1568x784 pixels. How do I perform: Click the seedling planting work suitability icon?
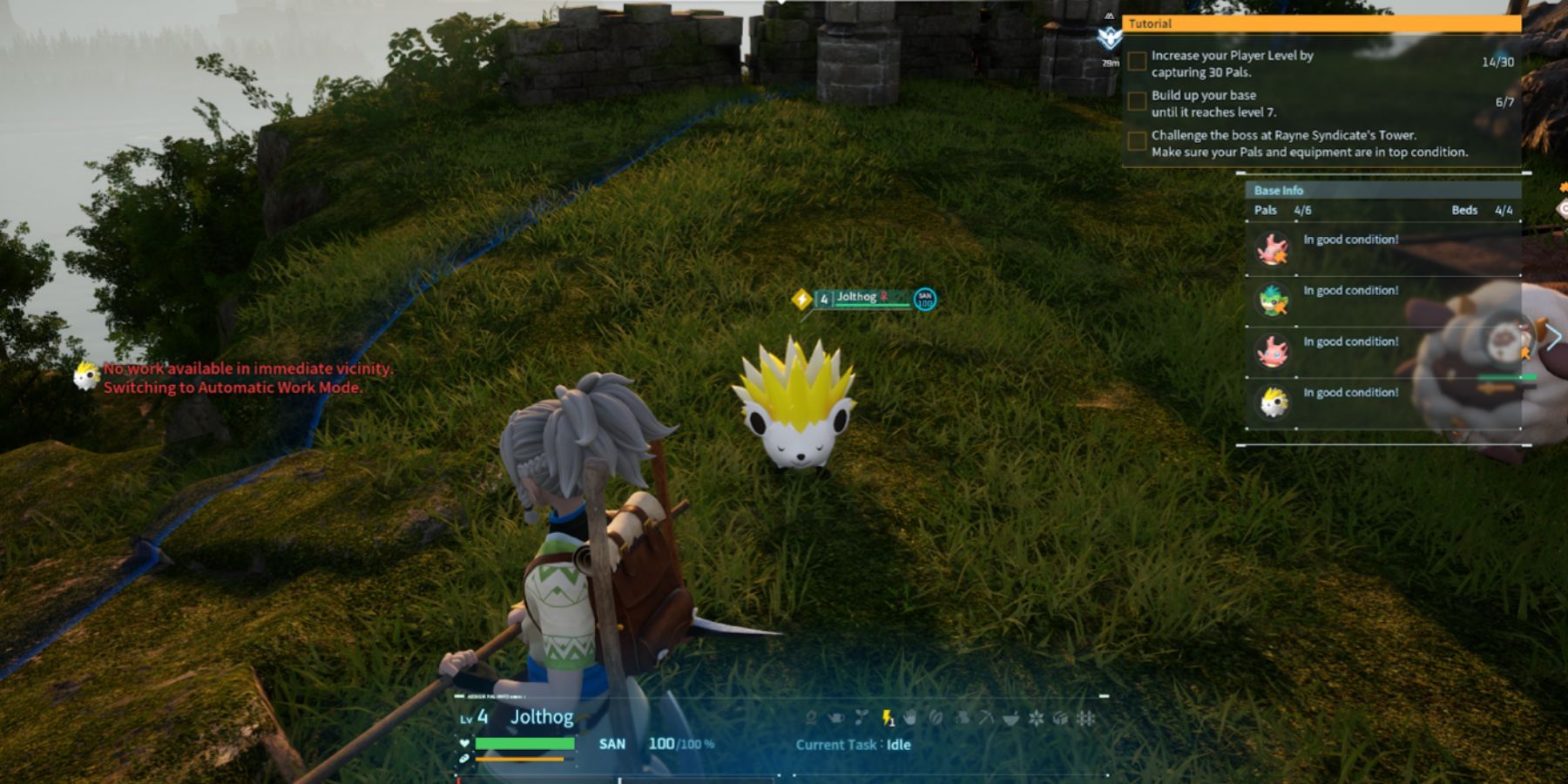tap(862, 718)
